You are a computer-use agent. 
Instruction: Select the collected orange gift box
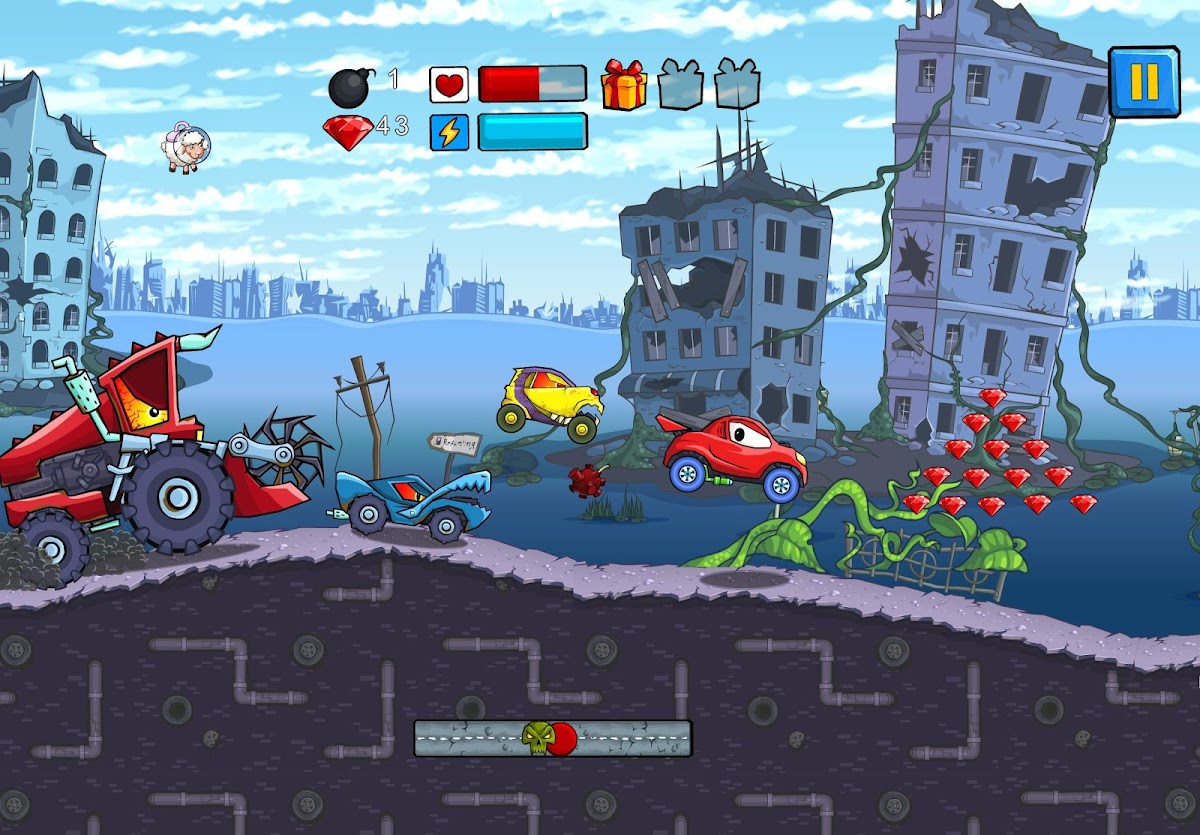(623, 84)
